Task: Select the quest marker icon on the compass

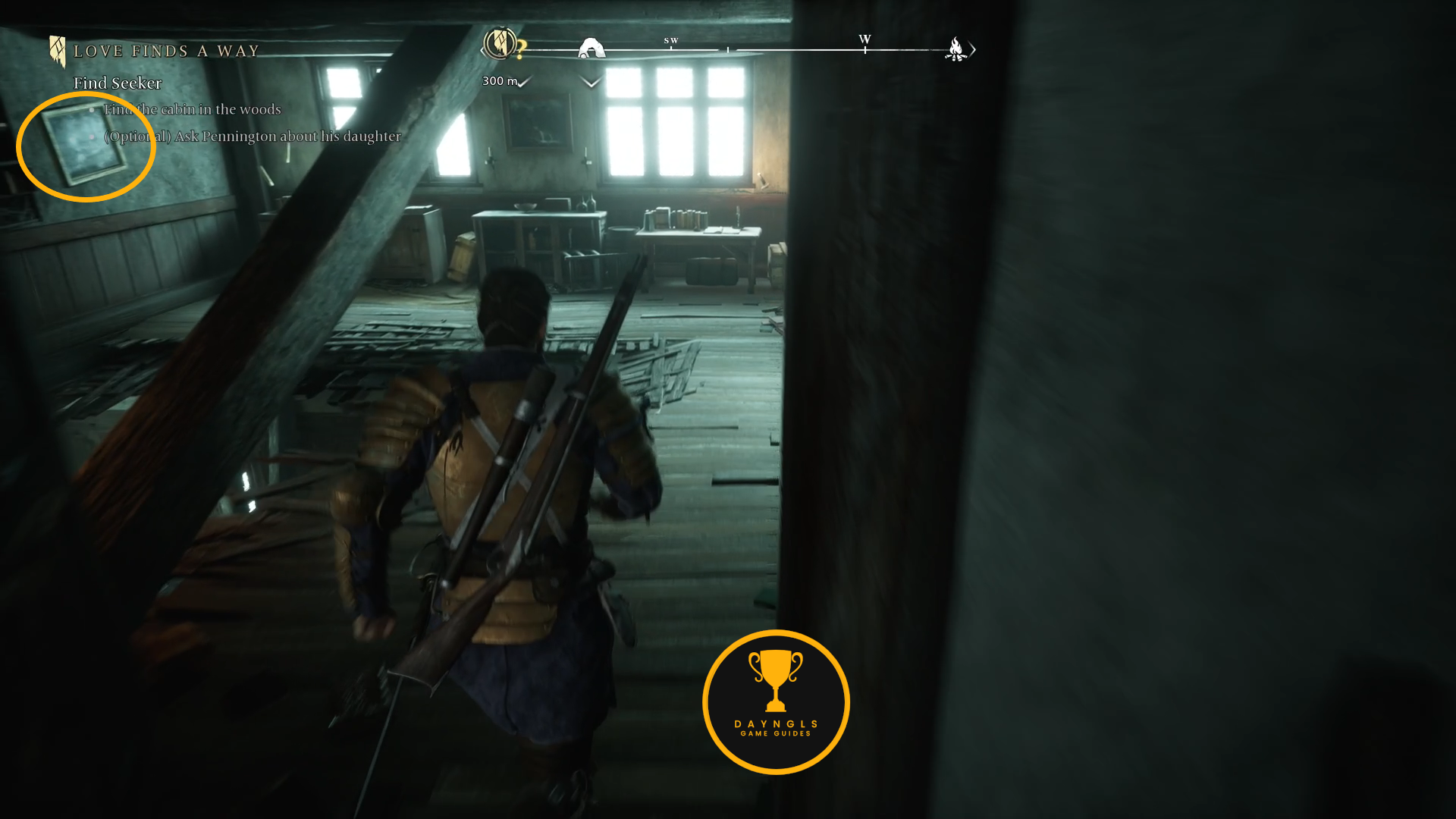Action: [x=500, y=44]
